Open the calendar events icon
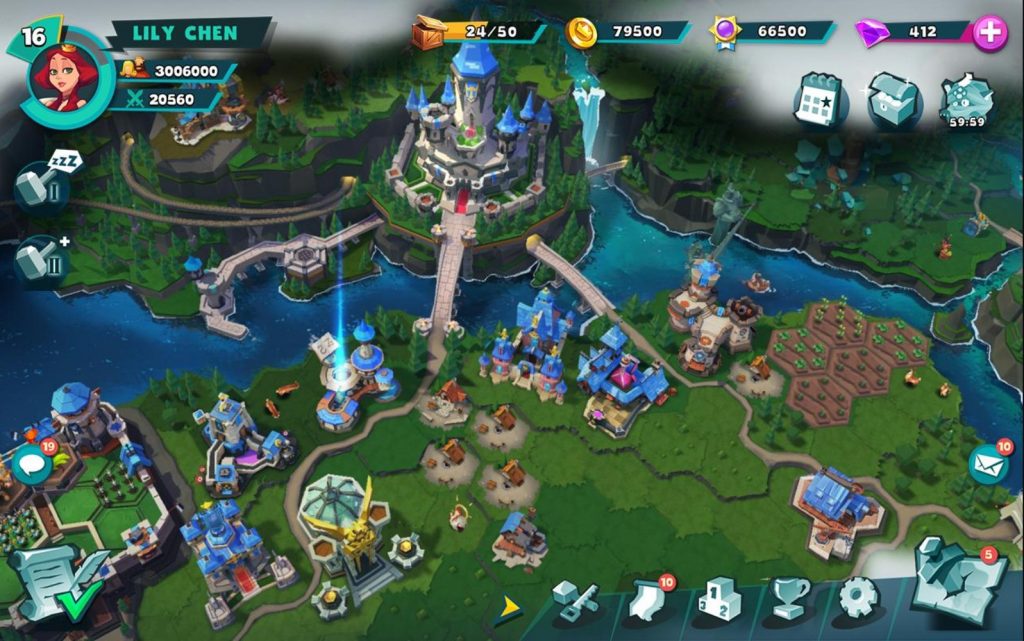The width and height of the screenshot is (1024, 641). coord(820,100)
